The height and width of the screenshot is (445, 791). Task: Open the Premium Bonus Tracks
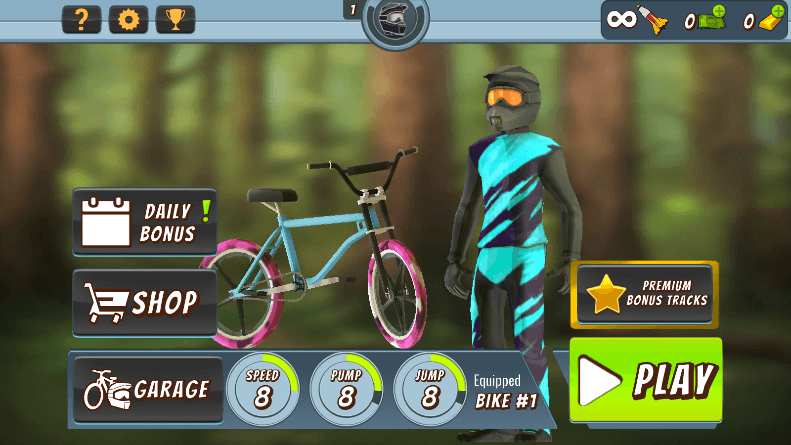pos(644,294)
